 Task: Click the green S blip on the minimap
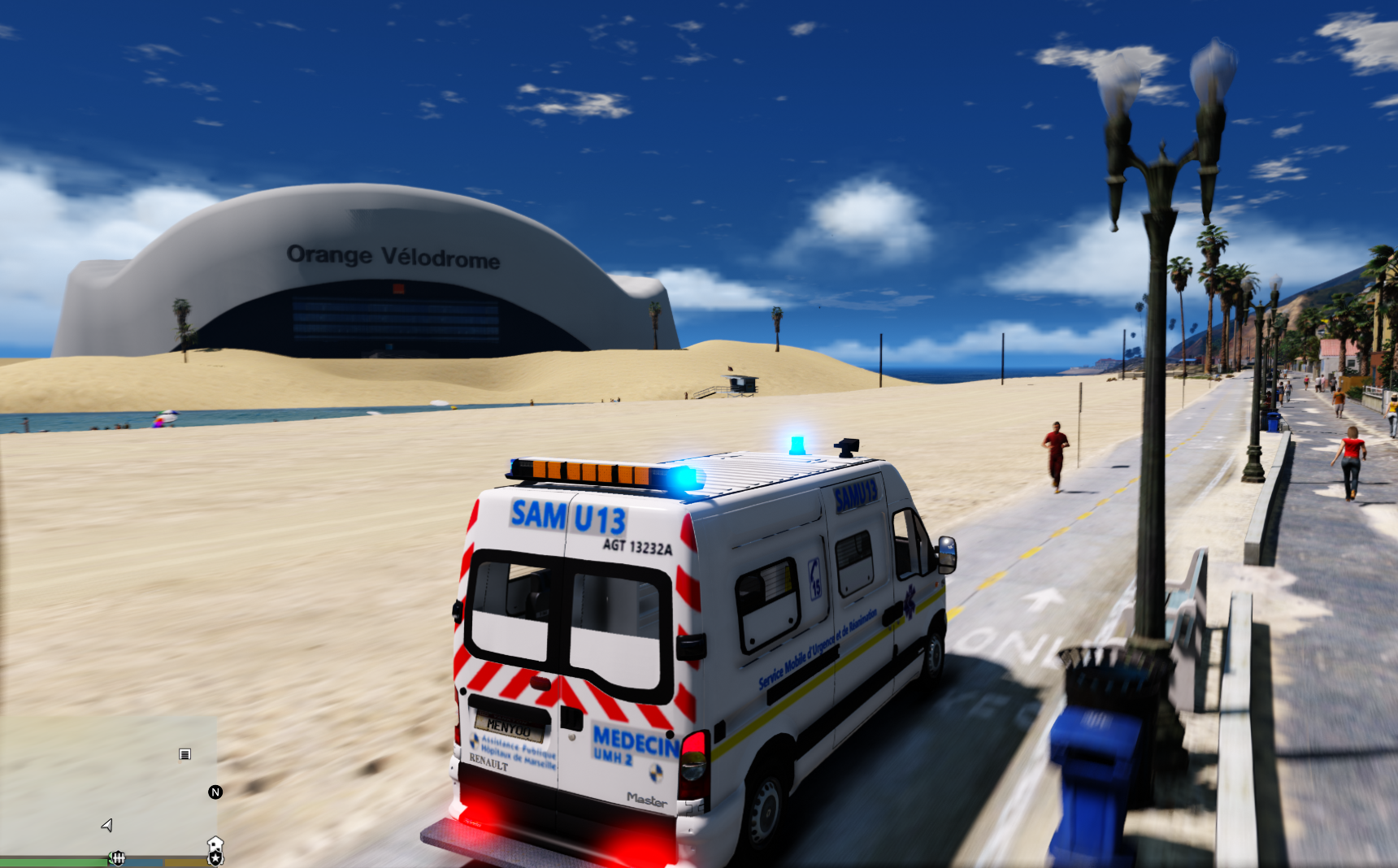pyautogui.click(x=111, y=856)
